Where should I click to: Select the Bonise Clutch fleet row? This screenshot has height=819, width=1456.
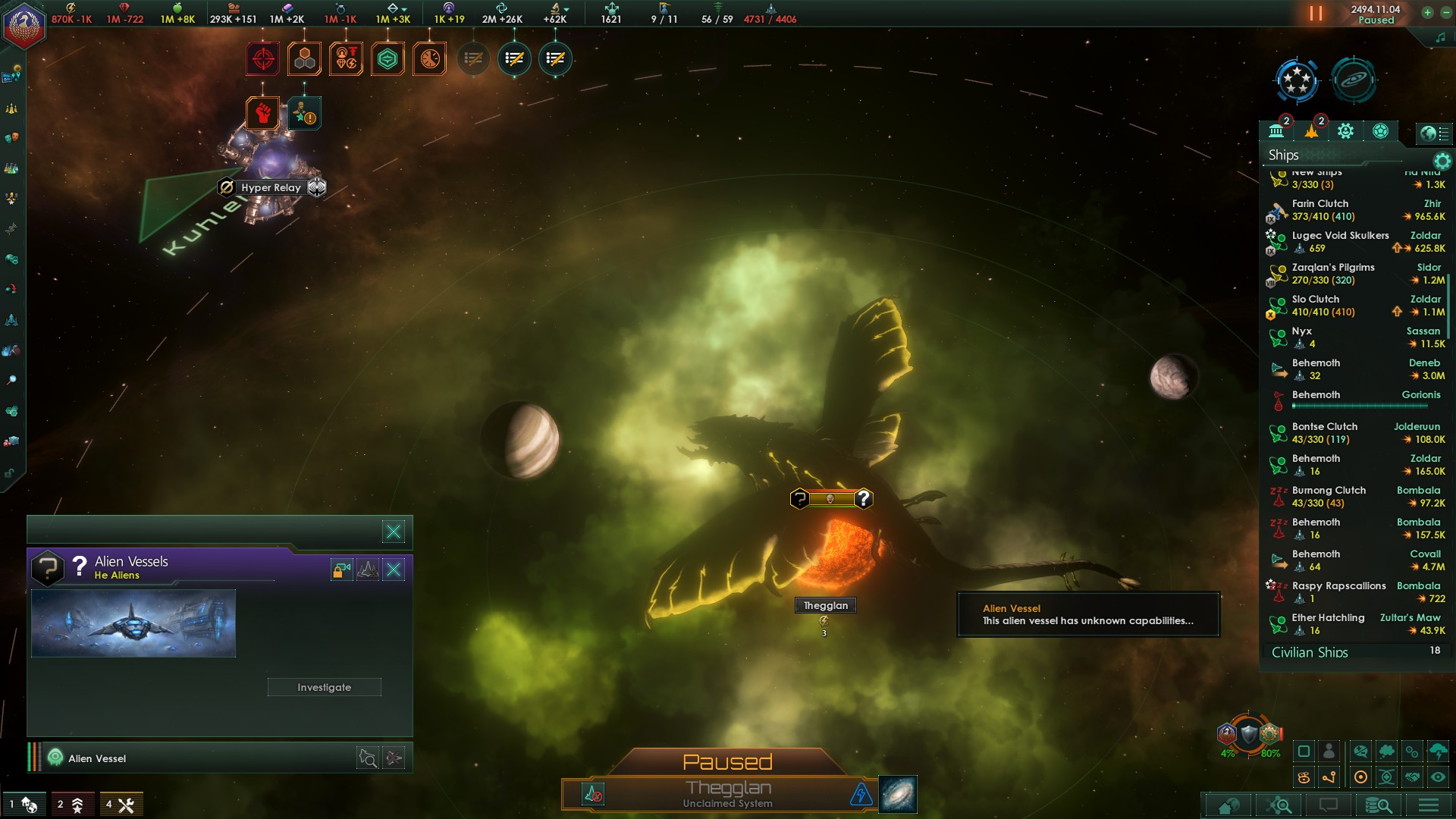[x=1356, y=433]
